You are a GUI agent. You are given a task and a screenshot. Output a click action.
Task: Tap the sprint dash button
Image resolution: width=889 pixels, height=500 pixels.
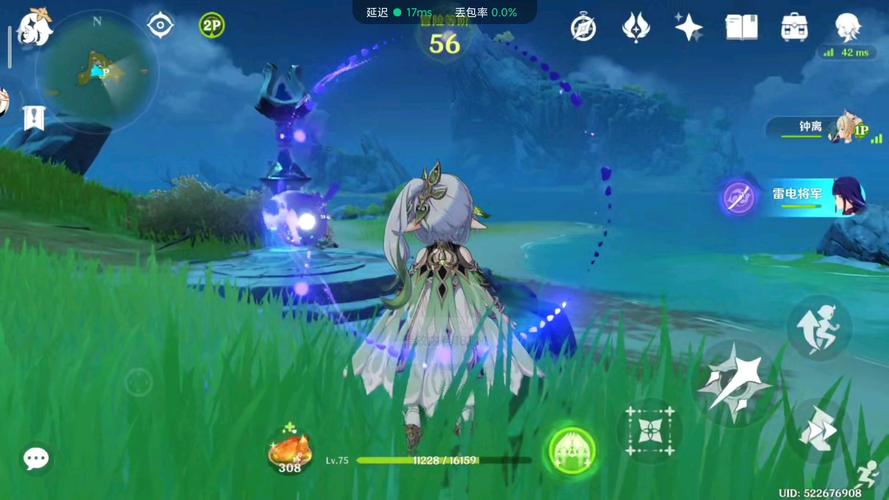pos(819,431)
